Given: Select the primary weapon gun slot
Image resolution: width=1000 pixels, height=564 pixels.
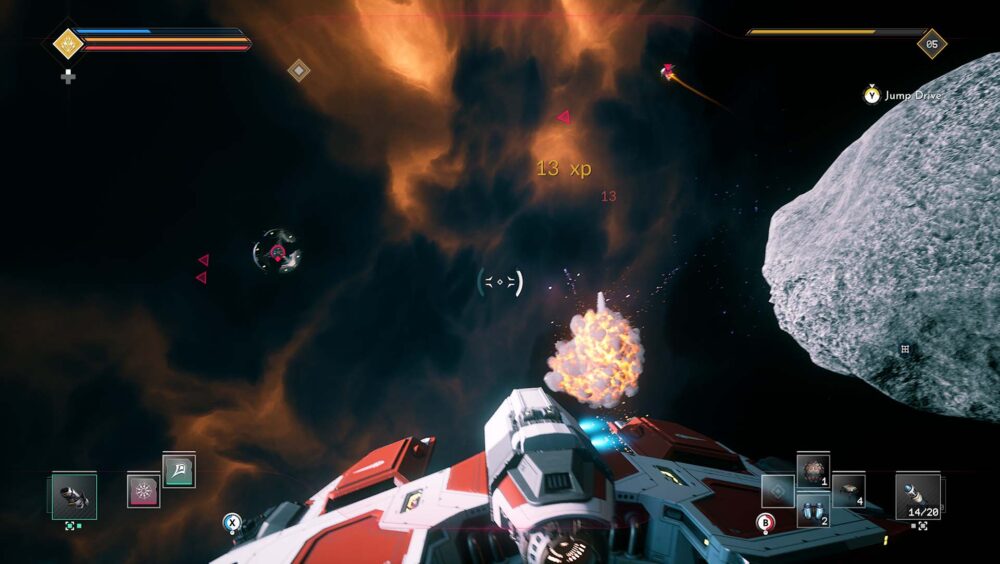Looking at the screenshot, I should tap(75, 496).
